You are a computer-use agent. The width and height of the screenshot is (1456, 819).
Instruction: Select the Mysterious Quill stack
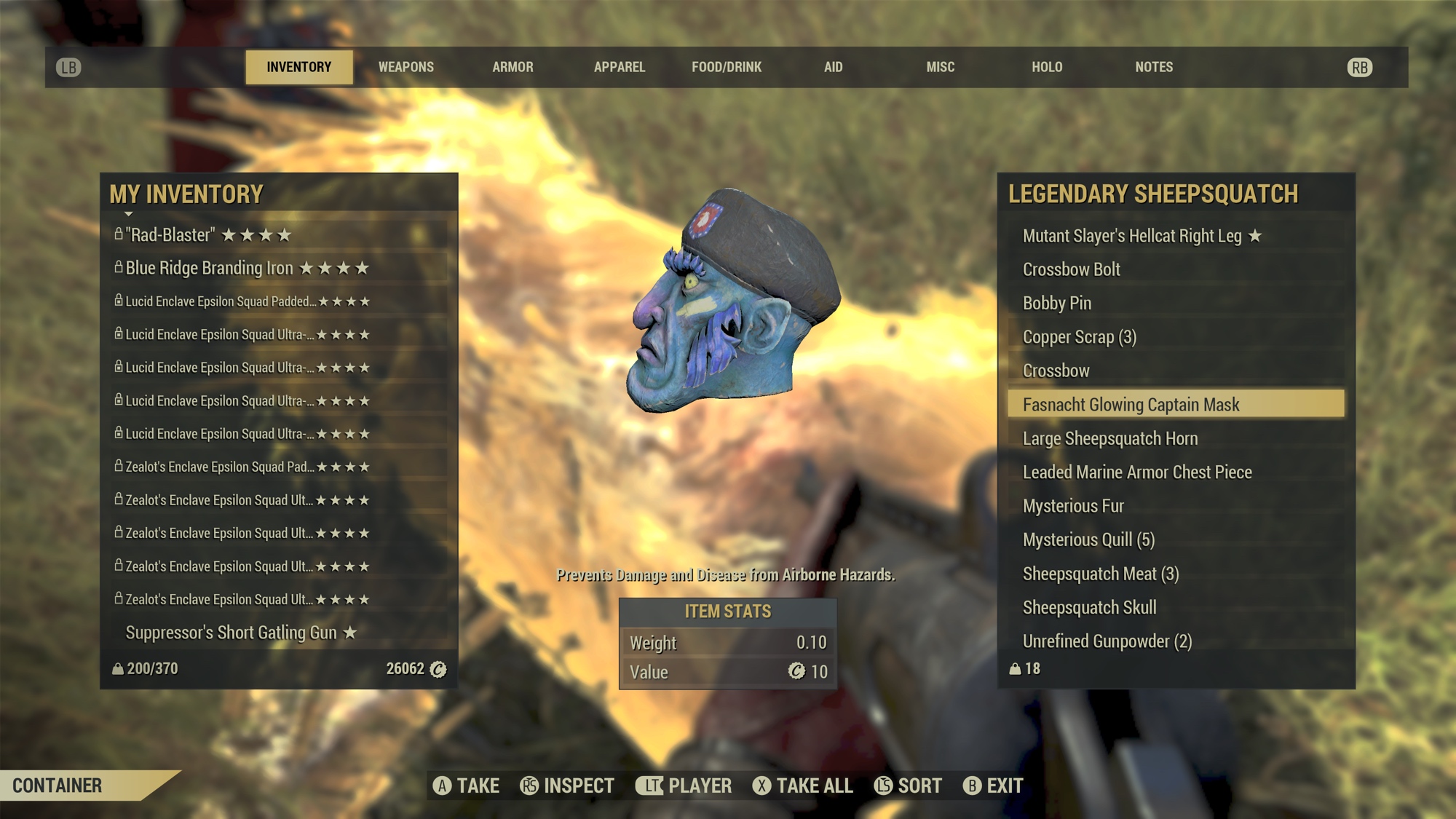[1088, 539]
